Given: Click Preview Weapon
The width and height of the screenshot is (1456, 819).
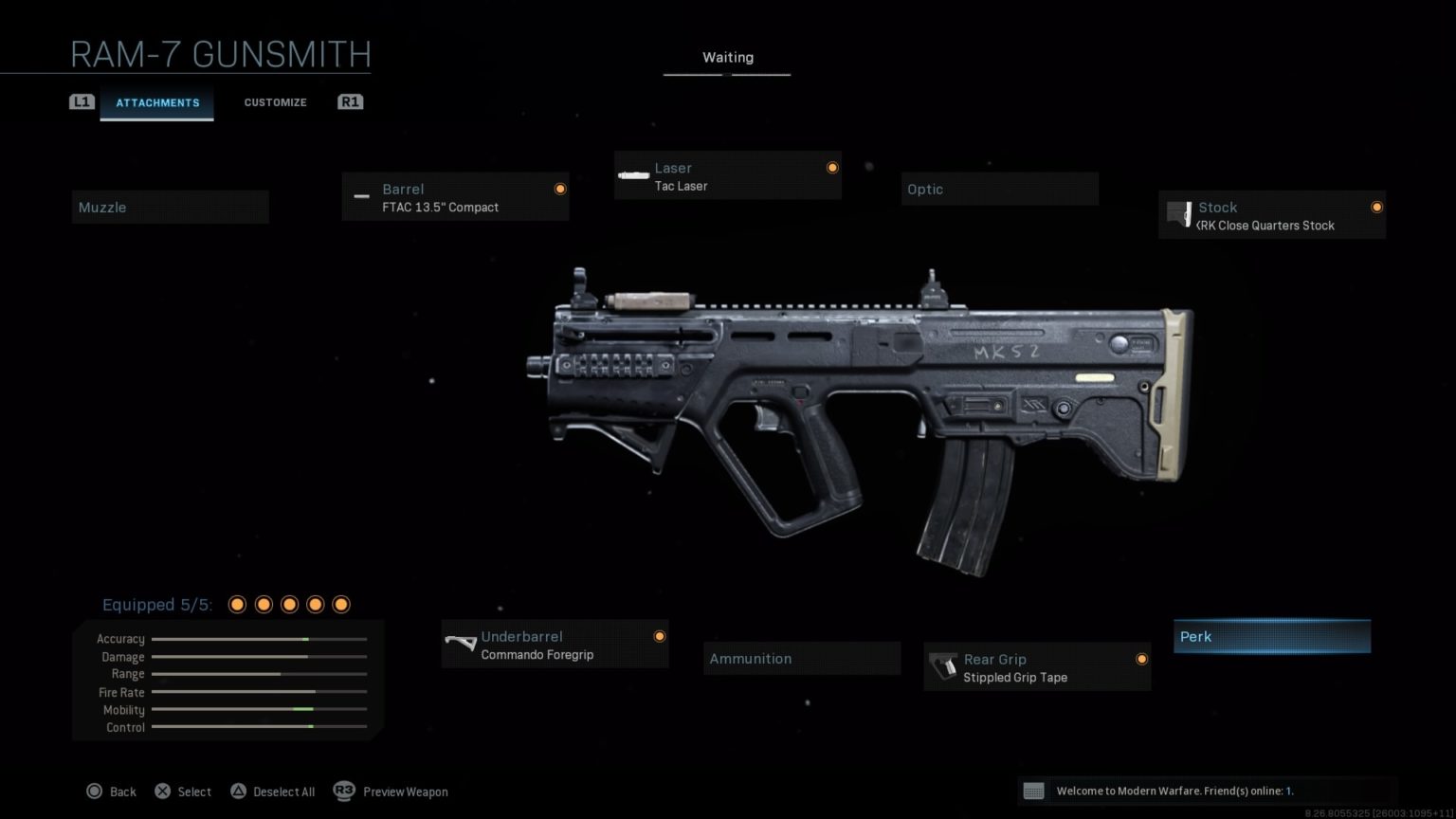Looking at the screenshot, I should 405,791.
